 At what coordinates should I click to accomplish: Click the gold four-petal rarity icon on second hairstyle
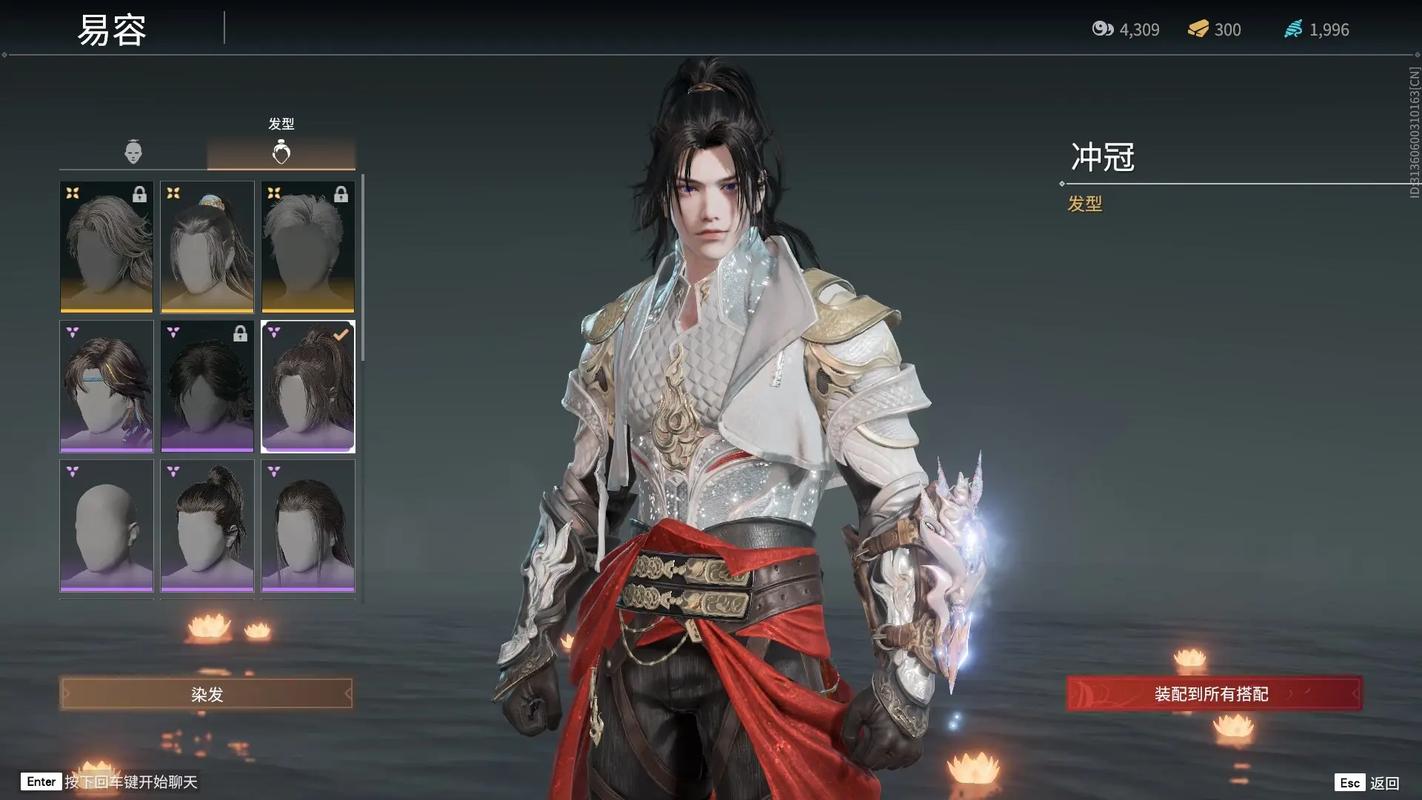[x=172, y=194]
